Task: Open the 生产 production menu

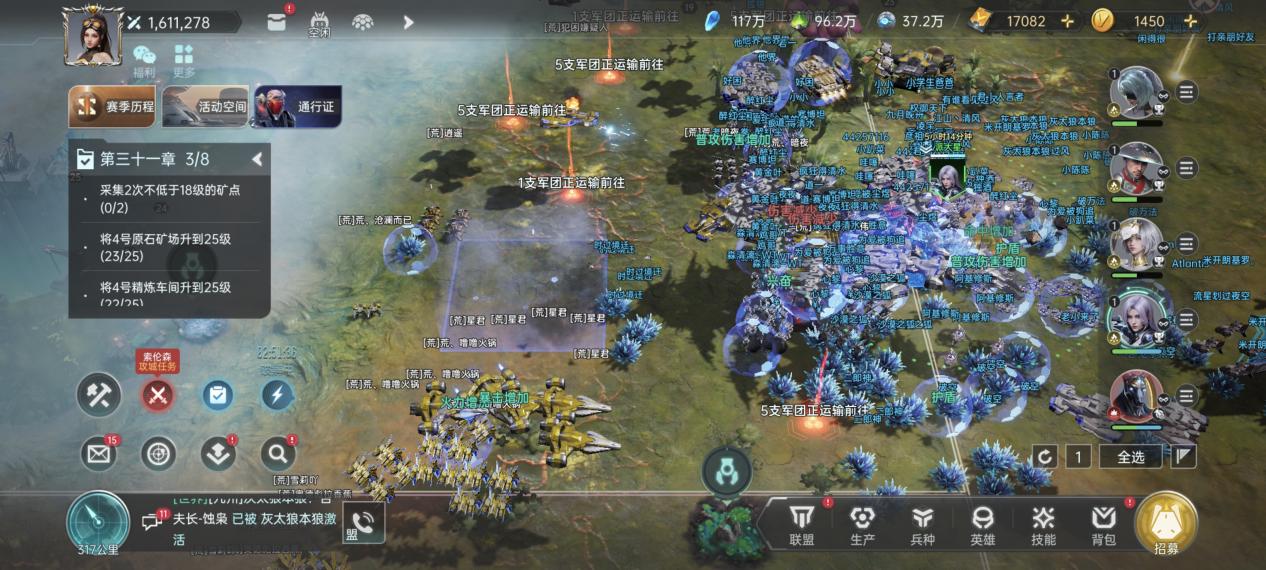Action: (x=862, y=523)
